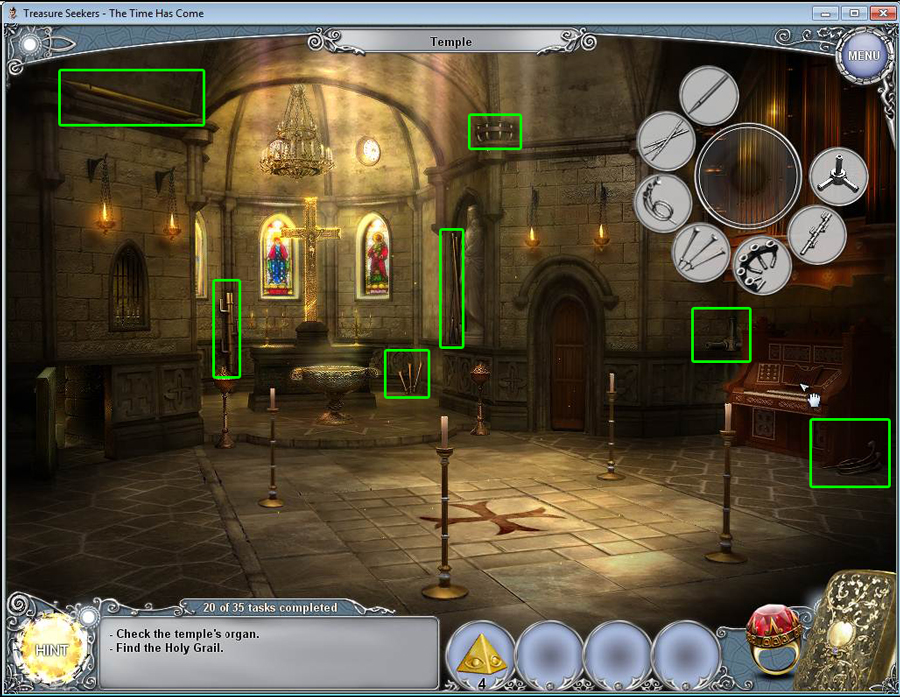Select the coiled horn part icon
900x697 pixels.
pos(663,203)
